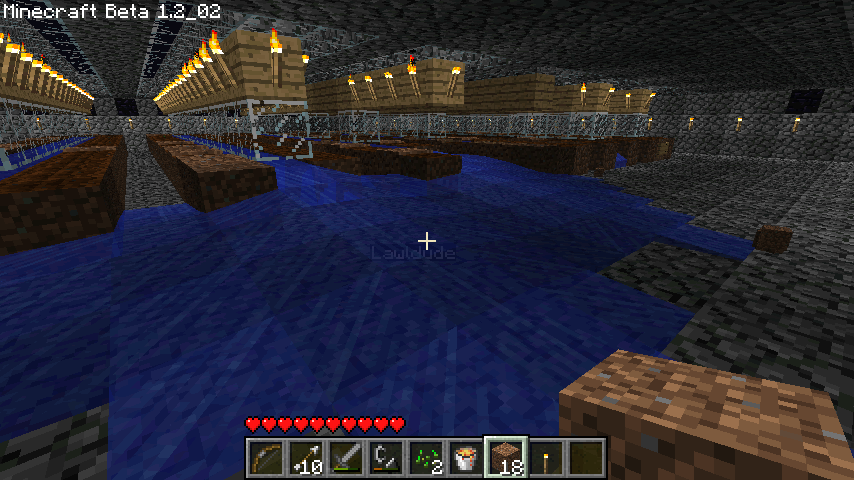Viewport: 854px width, 480px height.
Task: Select the flint and steel slot
Action: tap(385, 457)
